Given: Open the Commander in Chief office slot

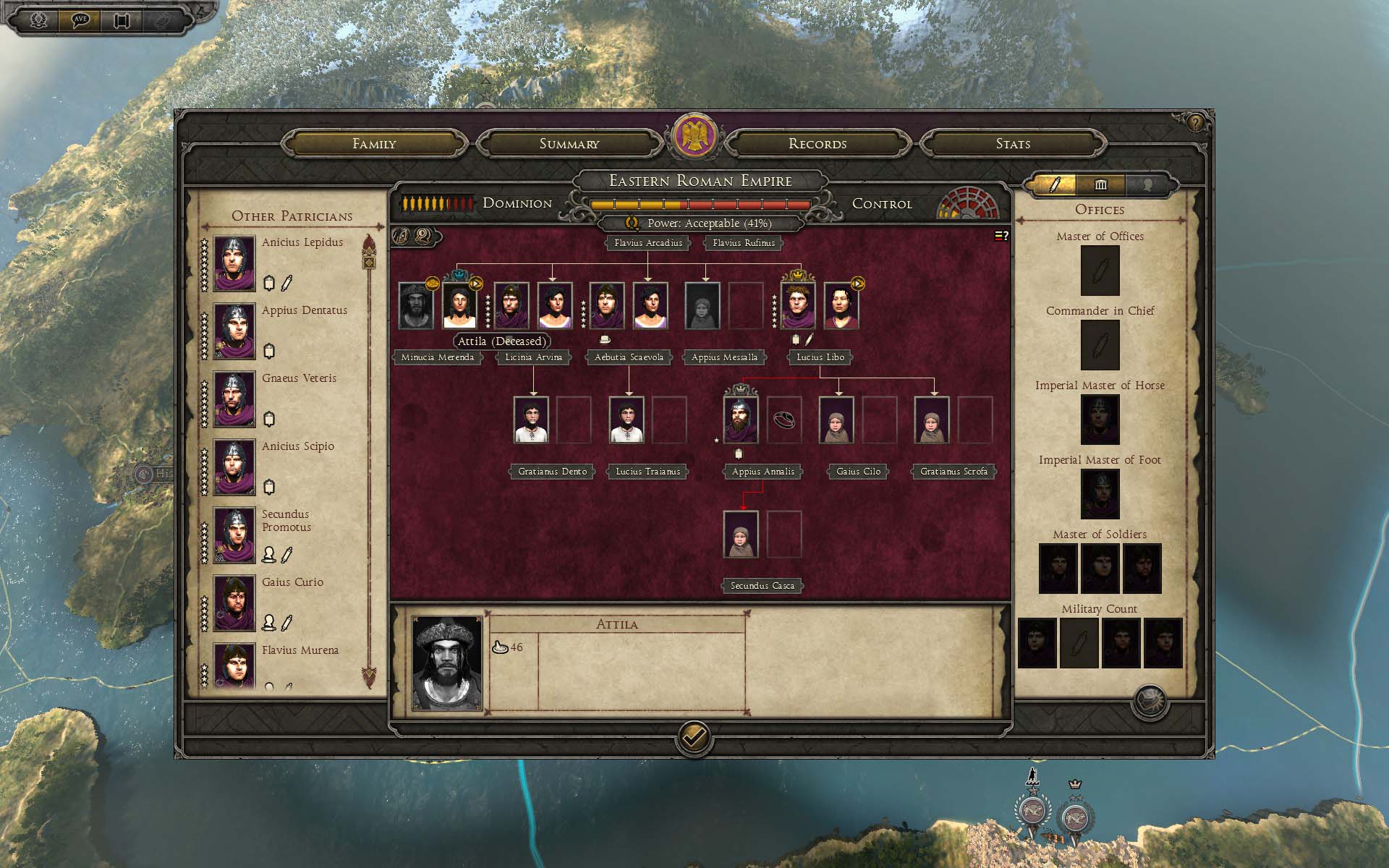Looking at the screenshot, I should (1100, 345).
